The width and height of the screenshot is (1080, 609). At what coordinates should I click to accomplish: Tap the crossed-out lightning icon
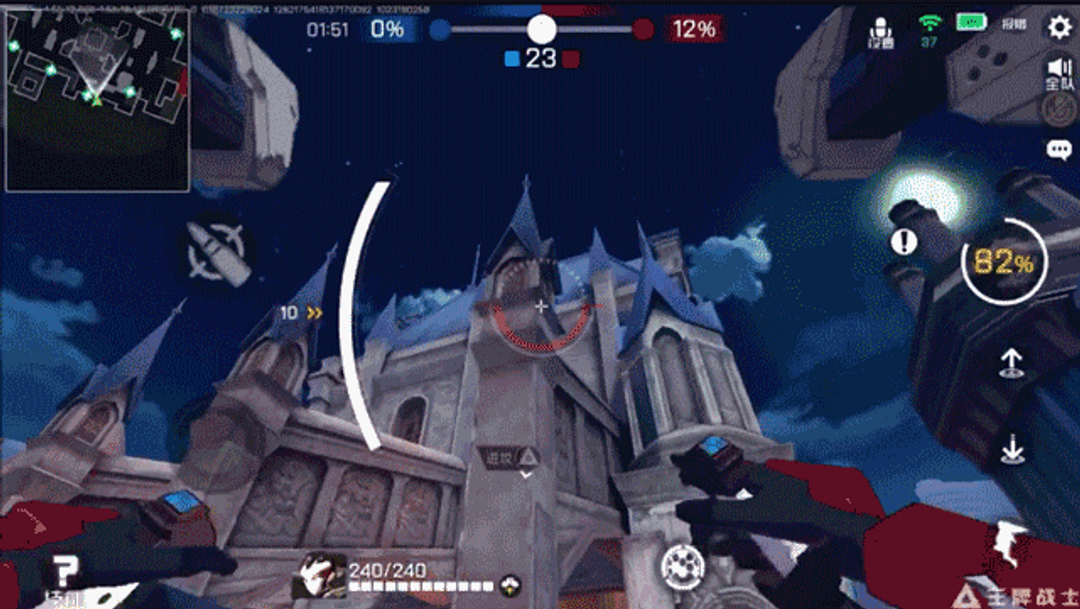point(1059,112)
